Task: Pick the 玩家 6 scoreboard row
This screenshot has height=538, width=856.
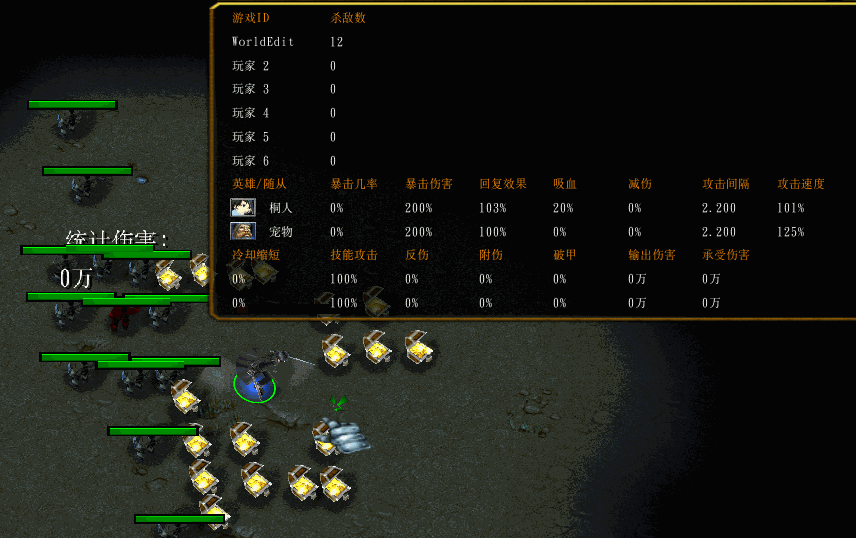Action: tap(251, 161)
